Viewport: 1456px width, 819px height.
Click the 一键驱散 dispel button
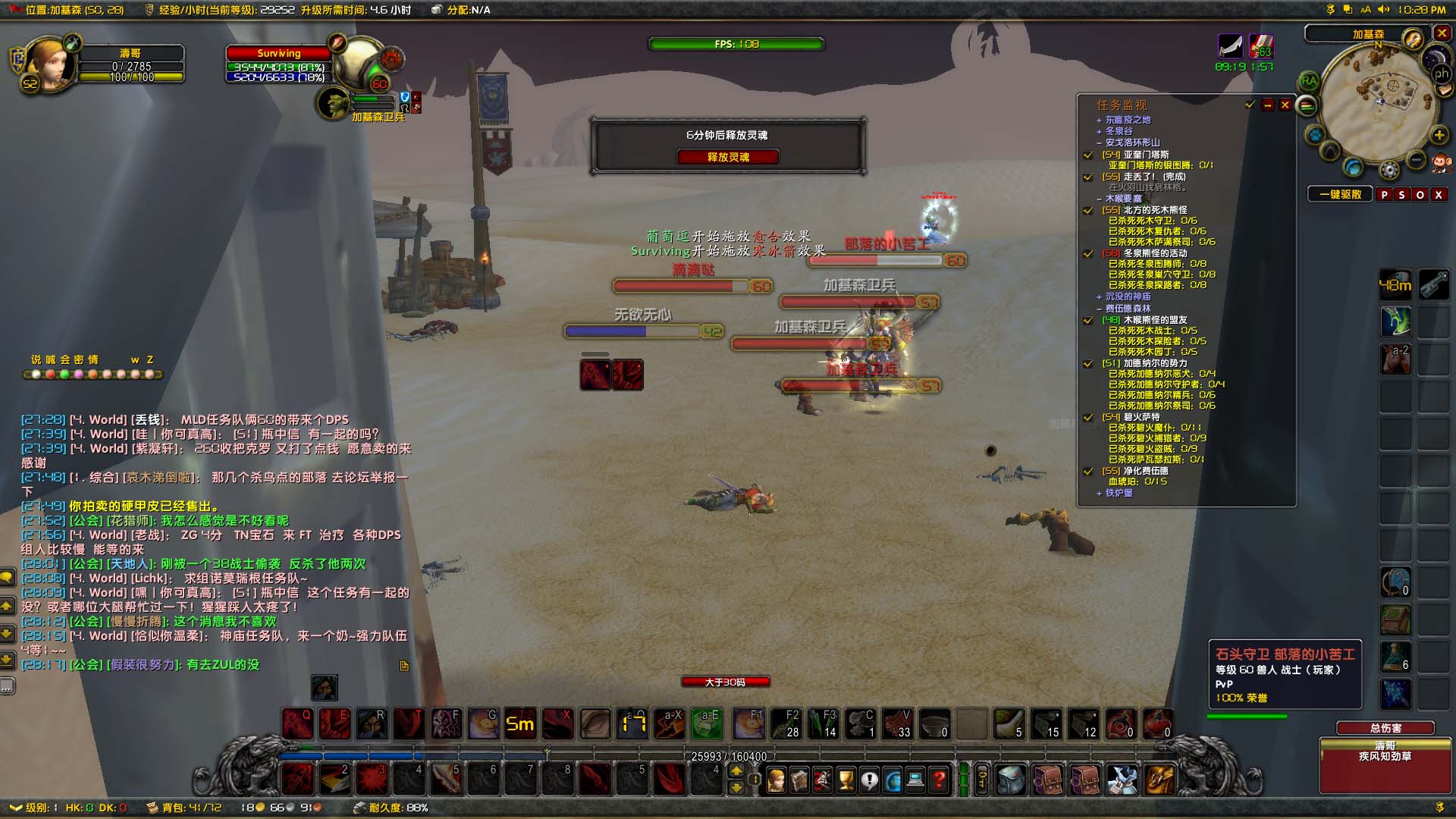click(1341, 194)
